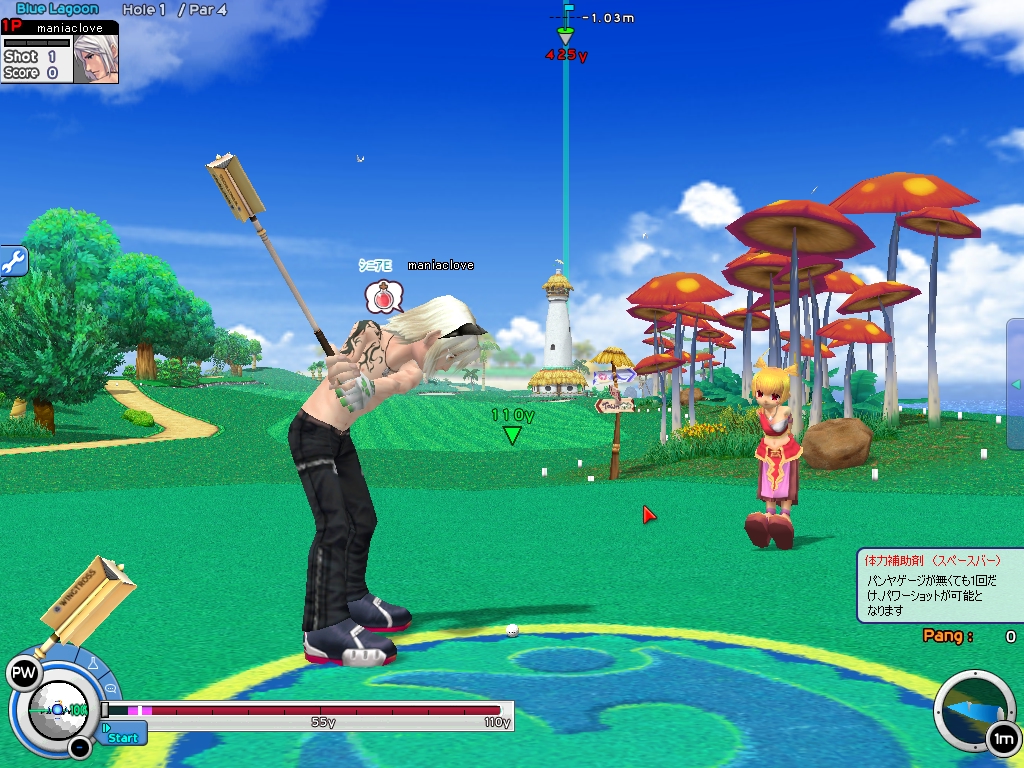Open the chat bubble menu
This screenshot has width=1024, height=768.
110,689
